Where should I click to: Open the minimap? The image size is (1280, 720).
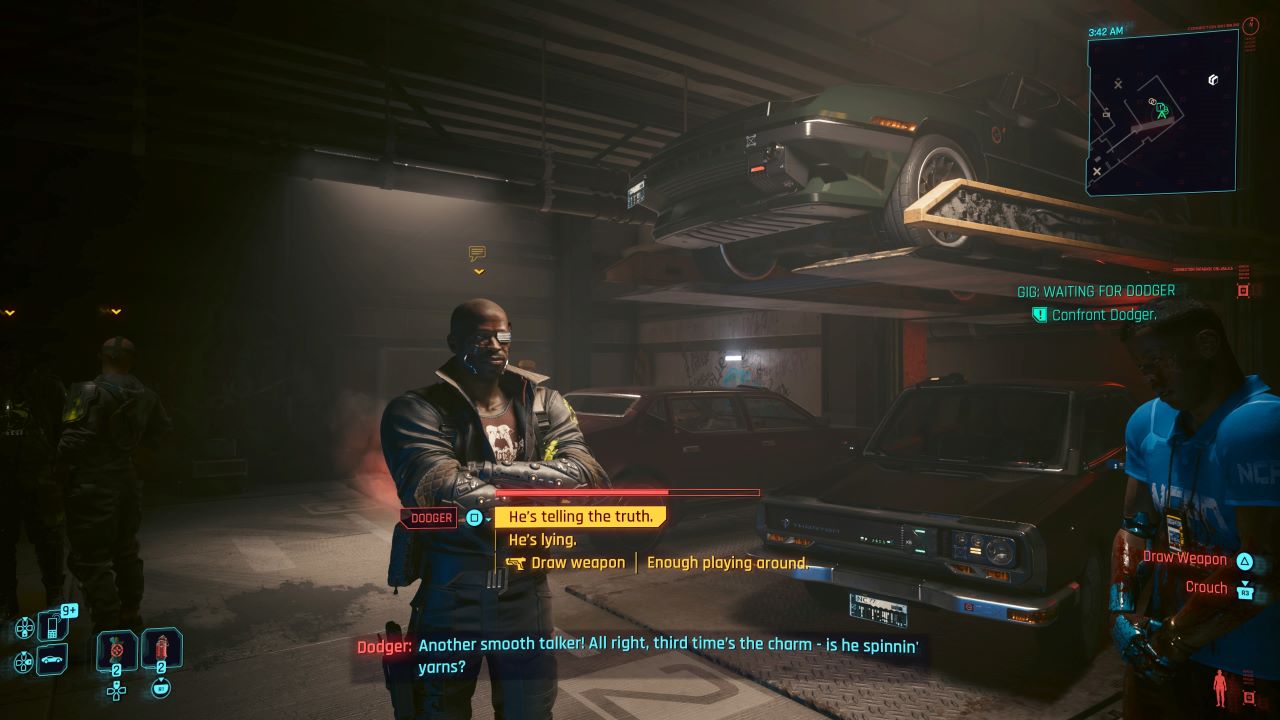click(x=1162, y=110)
